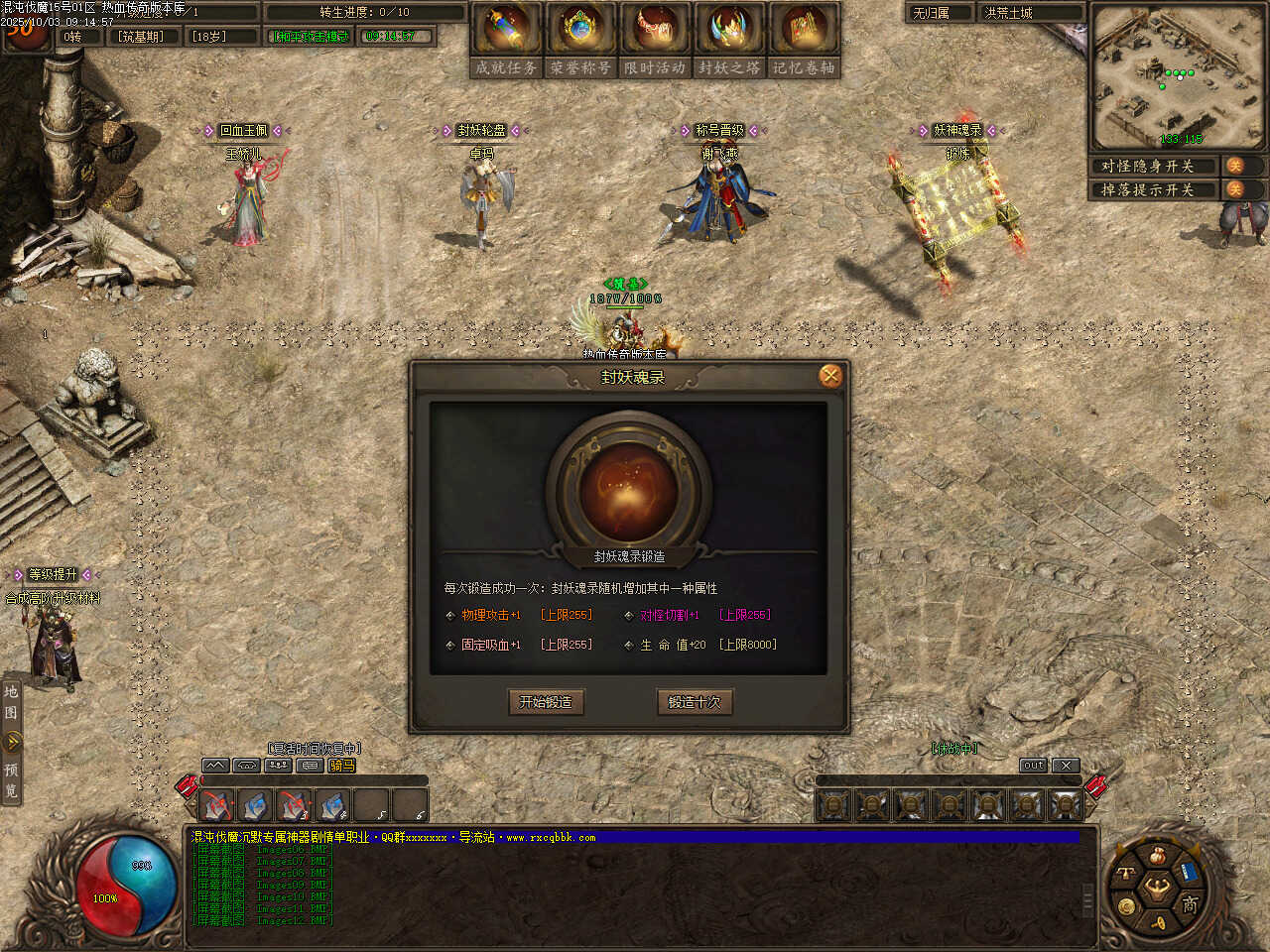This screenshot has height=952, width=1270.
Task: Select the golden horn icon in the wheel
Action: [1158, 922]
